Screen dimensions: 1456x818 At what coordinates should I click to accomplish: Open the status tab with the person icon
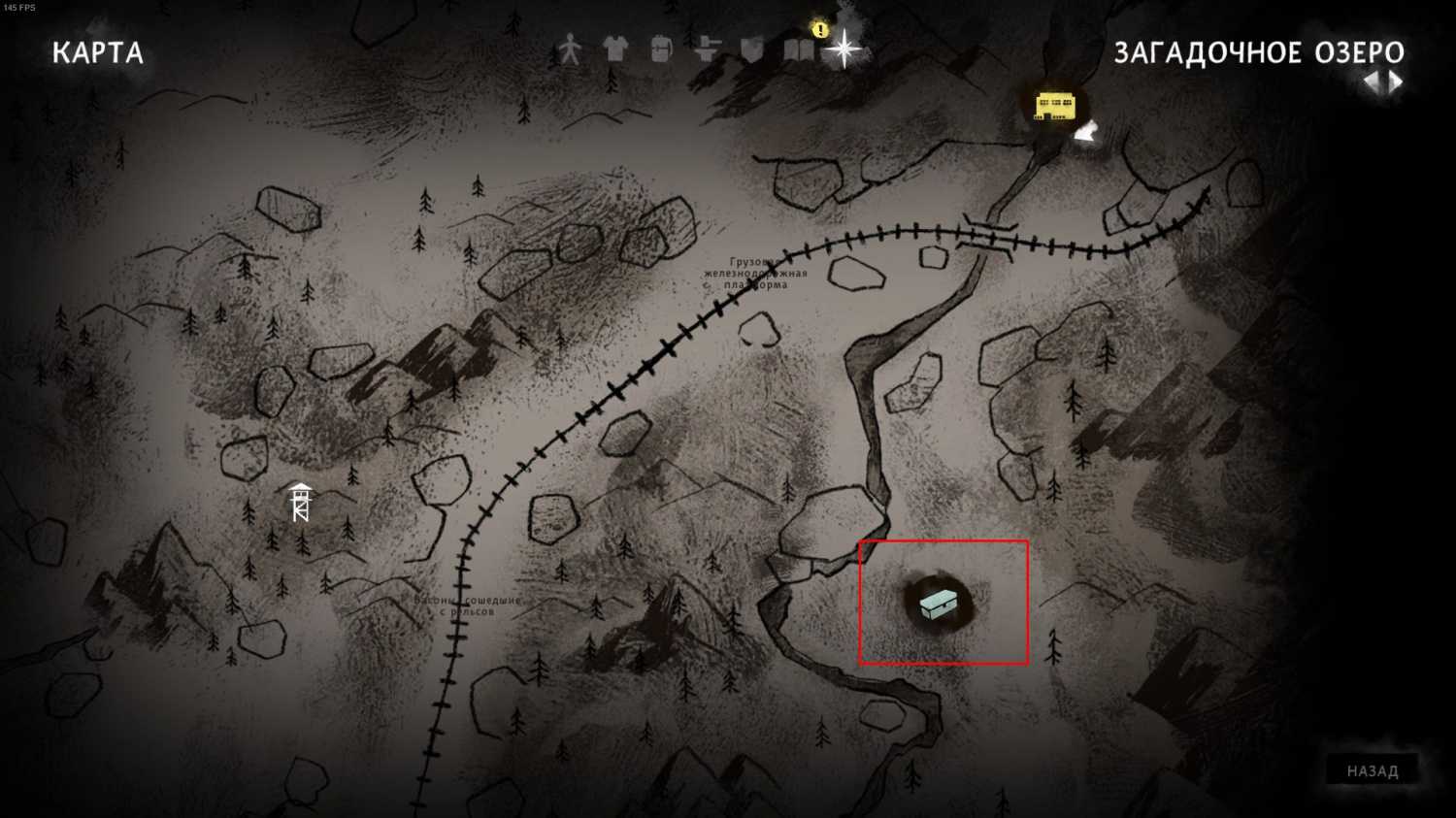point(570,49)
